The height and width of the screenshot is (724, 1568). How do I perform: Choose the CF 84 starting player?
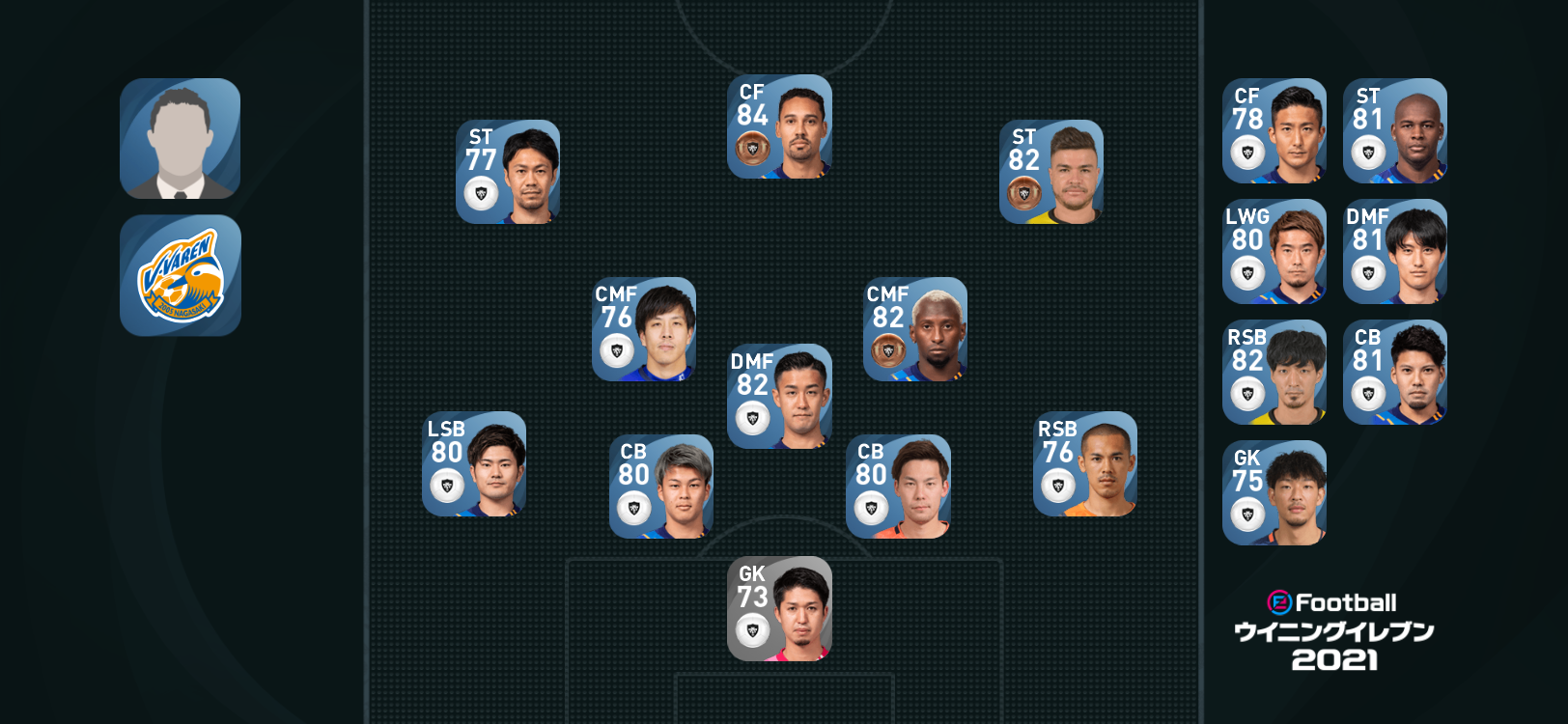coord(779,127)
